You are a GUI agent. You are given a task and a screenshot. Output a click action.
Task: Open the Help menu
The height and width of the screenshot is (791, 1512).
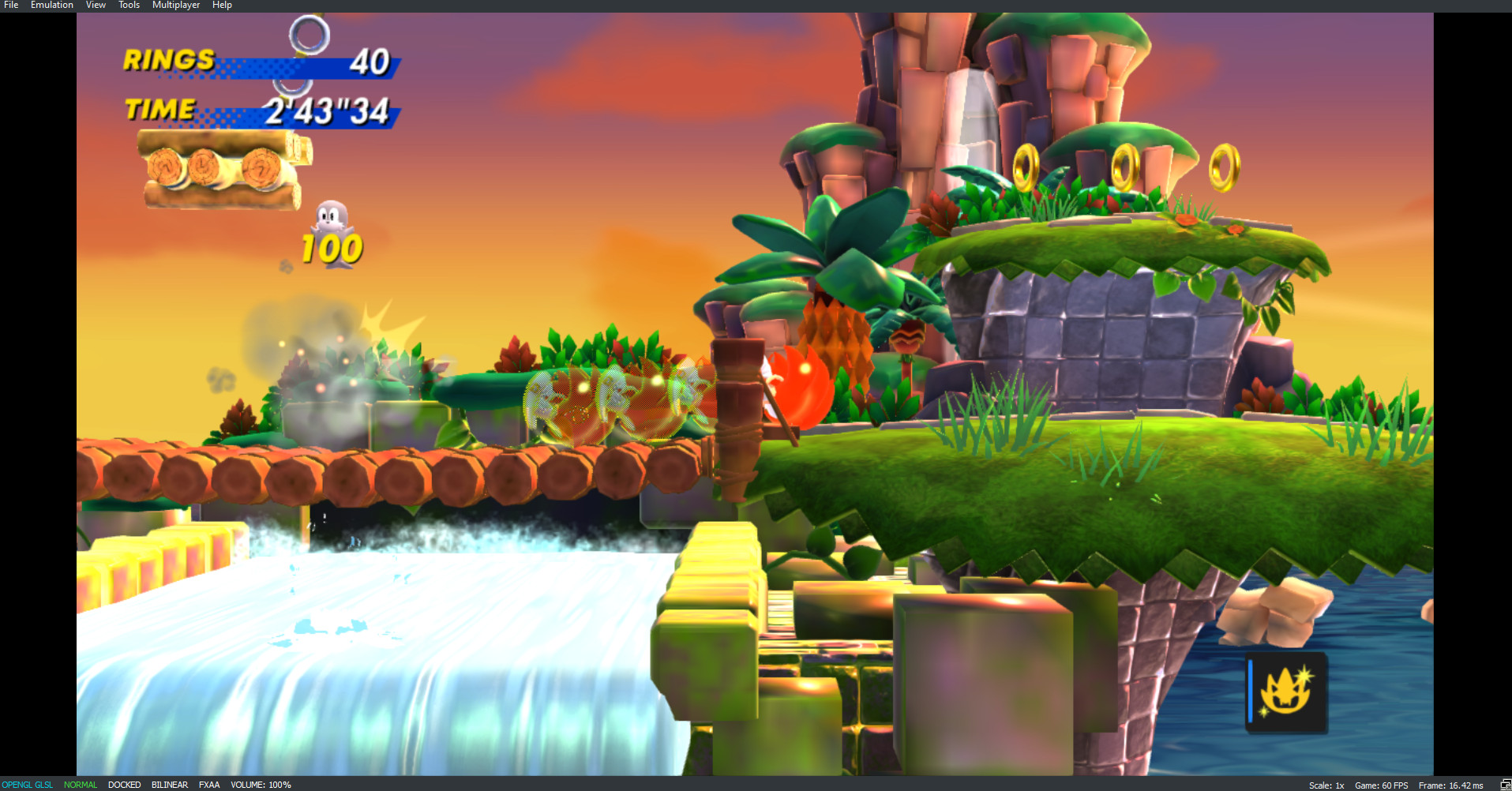(x=221, y=5)
